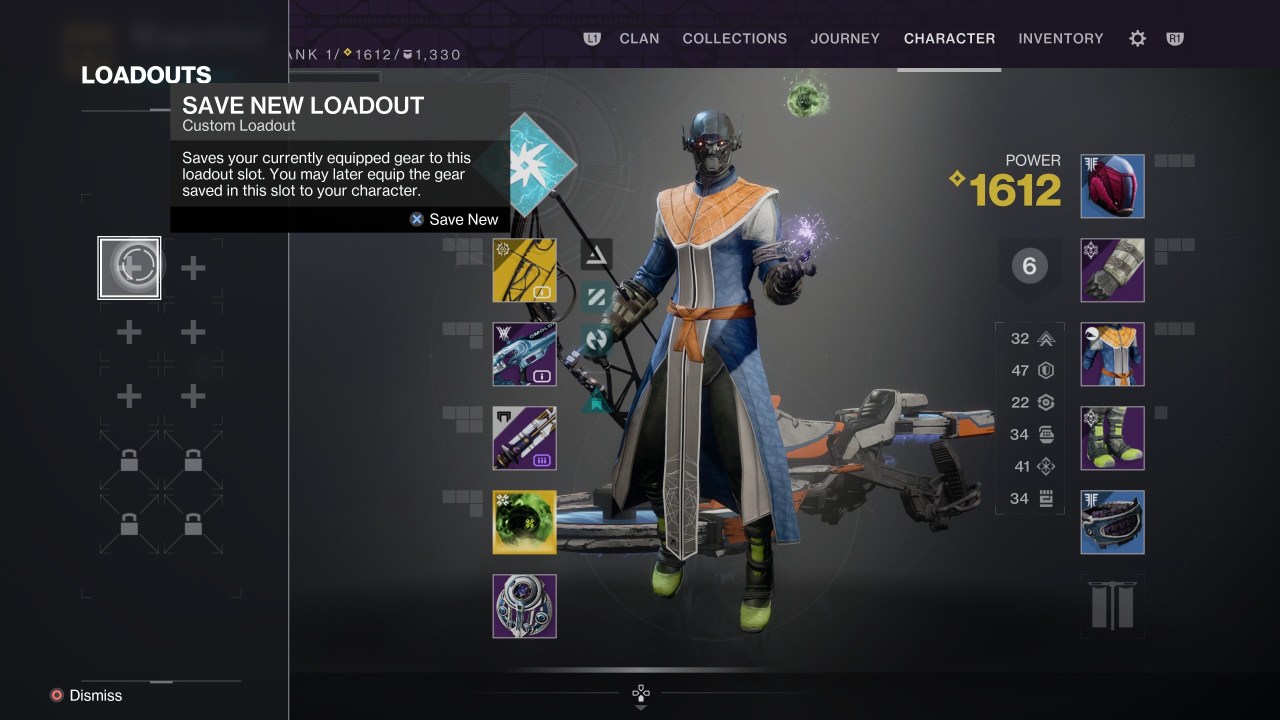Image resolution: width=1280 pixels, height=720 pixels.
Task: Open the settings gear in the top bar
Action: click(x=1137, y=38)
